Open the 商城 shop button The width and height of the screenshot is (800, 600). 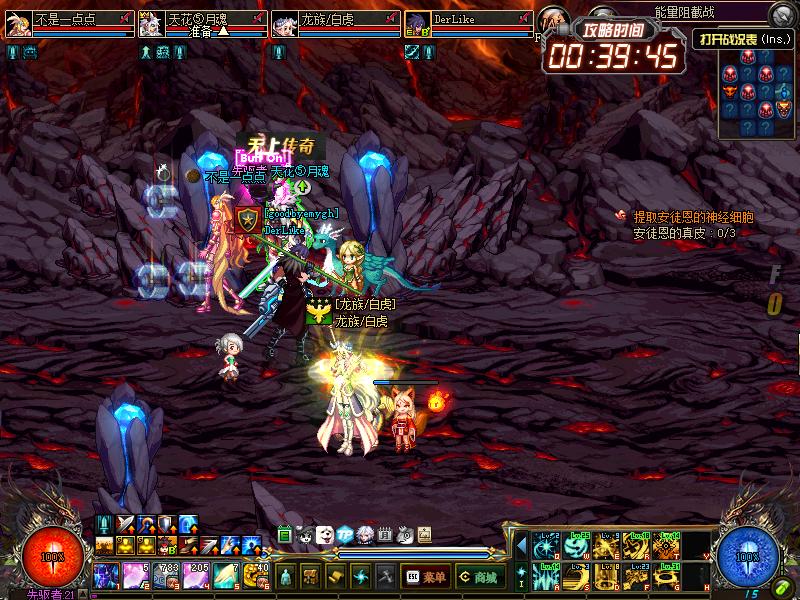click(x=480, y=577)
